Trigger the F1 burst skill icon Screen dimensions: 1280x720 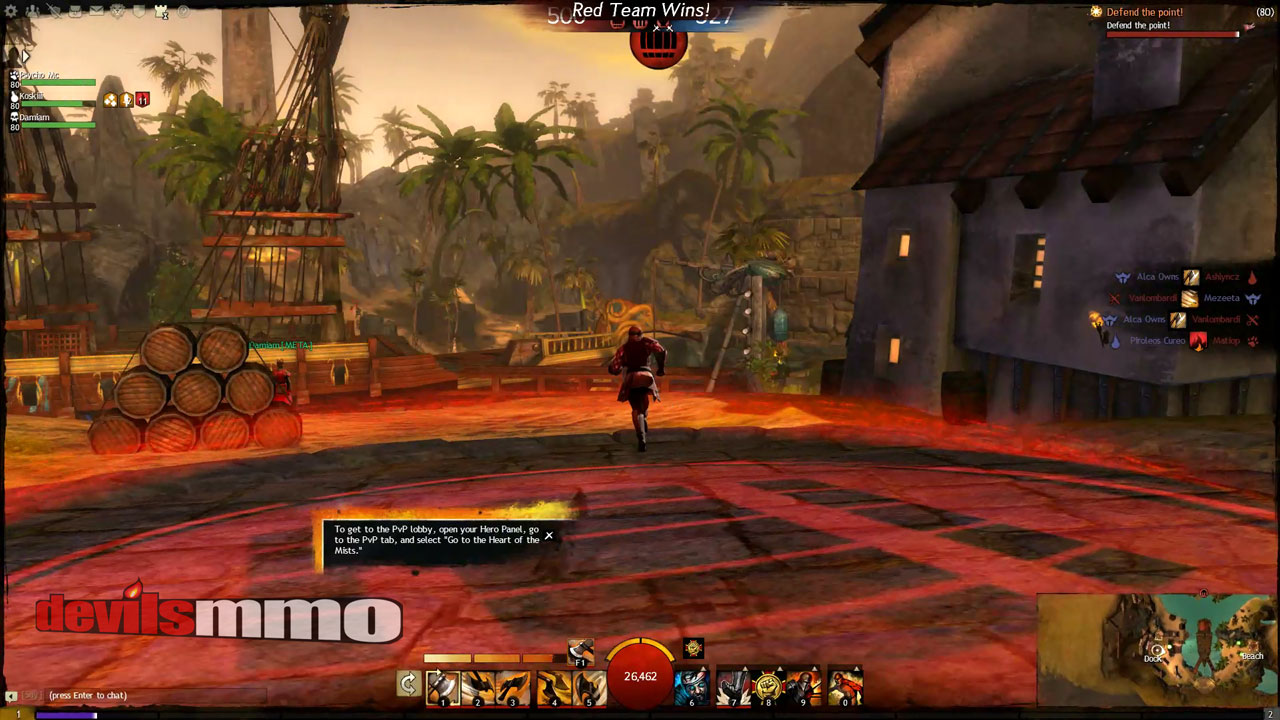click(580, 651)
